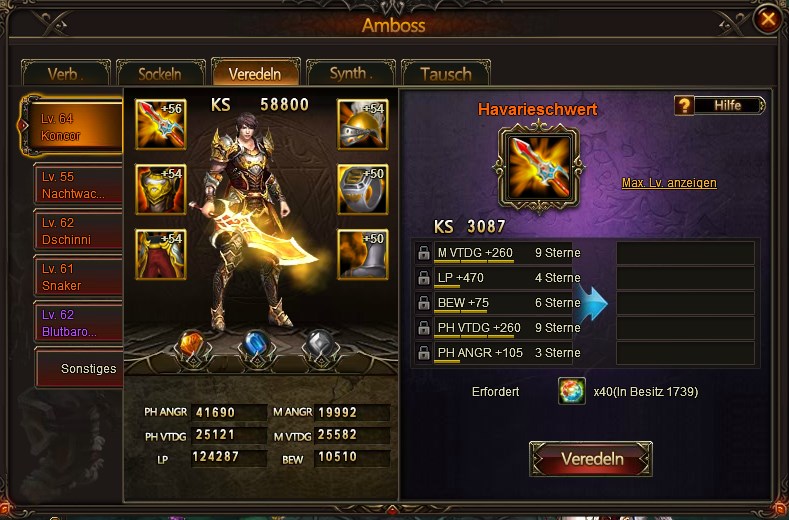The image size is (789, 520).
Task: Select the +56 sword weapon slot
Action: click(x=160, y=124)
